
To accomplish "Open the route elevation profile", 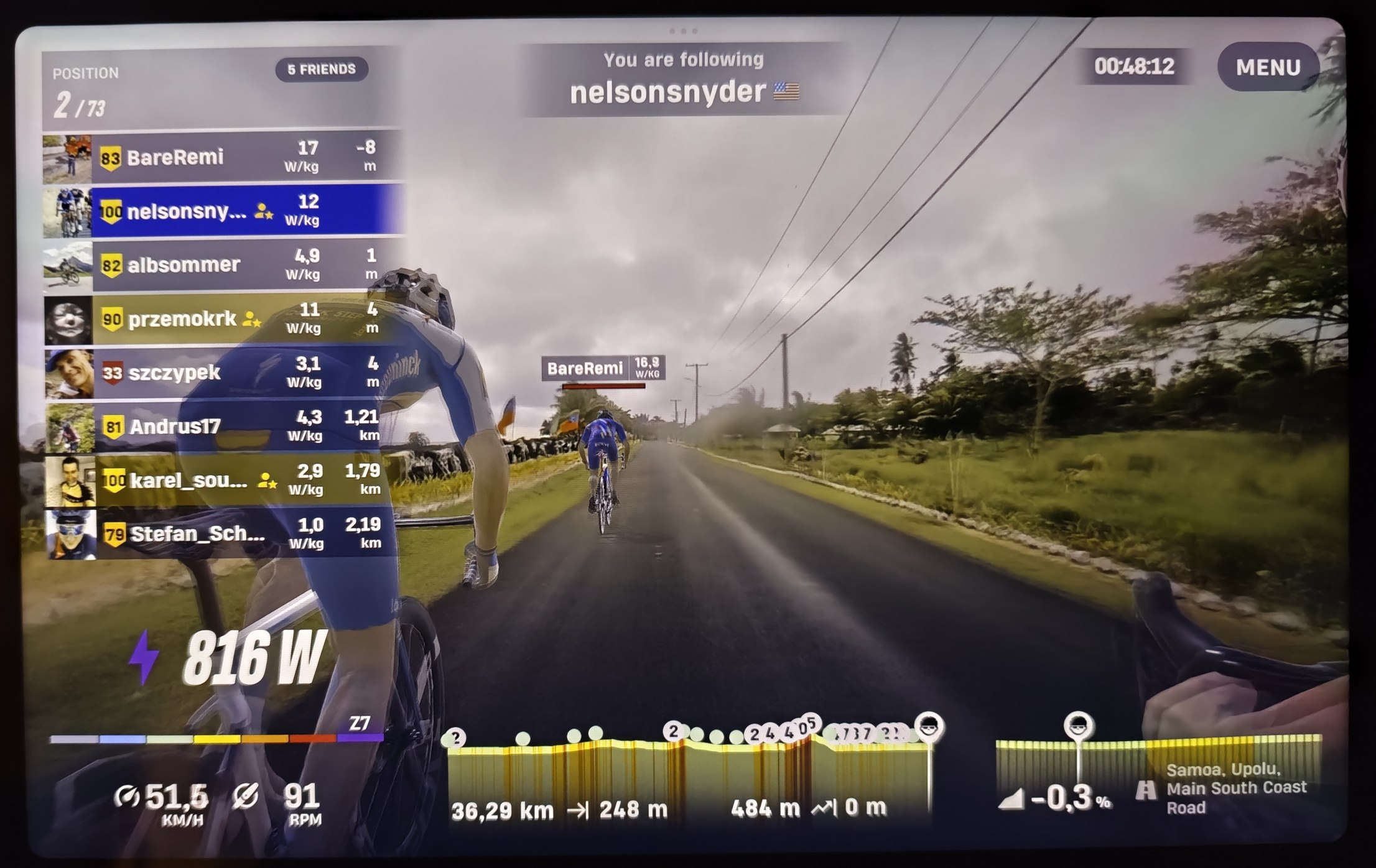I will click(x=687, y=771).
